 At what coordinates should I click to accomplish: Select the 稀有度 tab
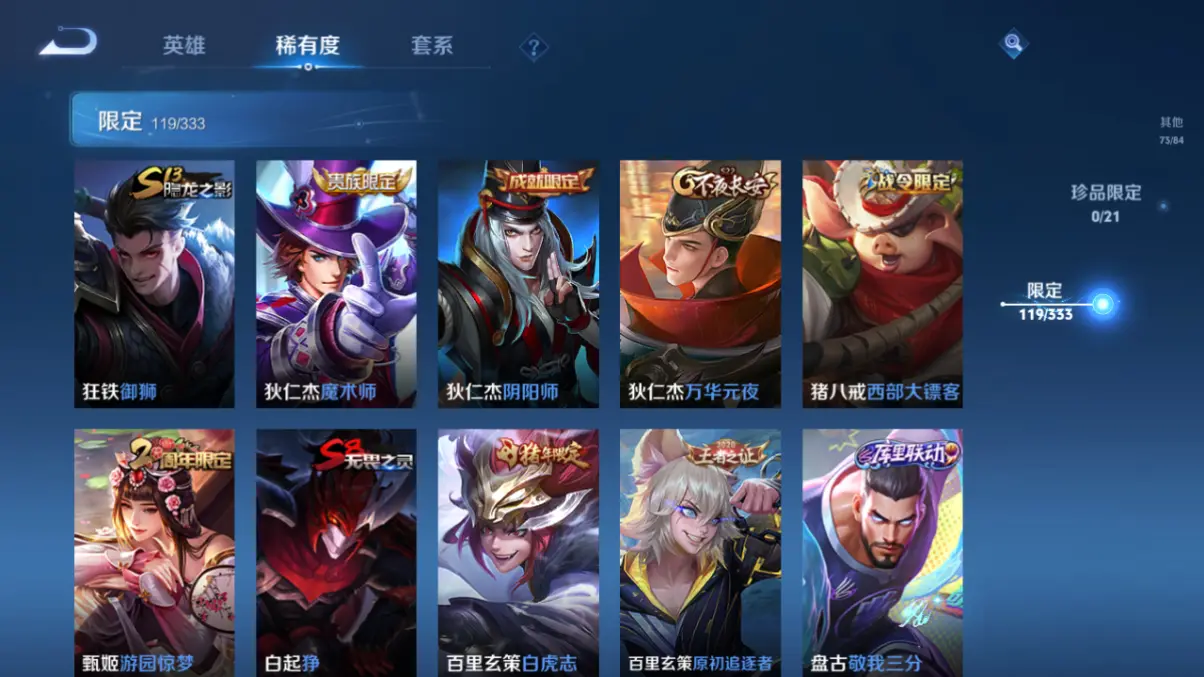307,46
